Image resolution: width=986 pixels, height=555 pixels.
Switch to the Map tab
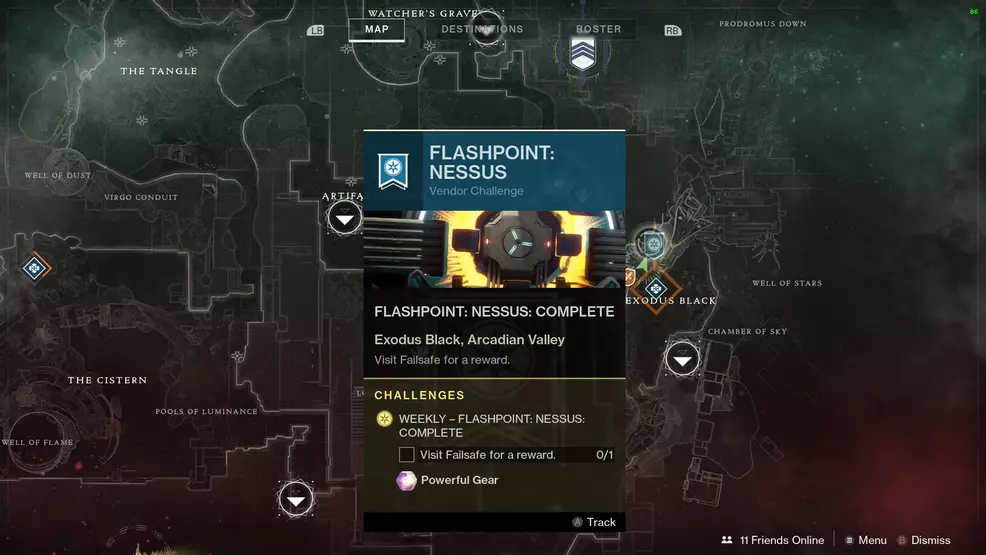click(x=376, y=30)
